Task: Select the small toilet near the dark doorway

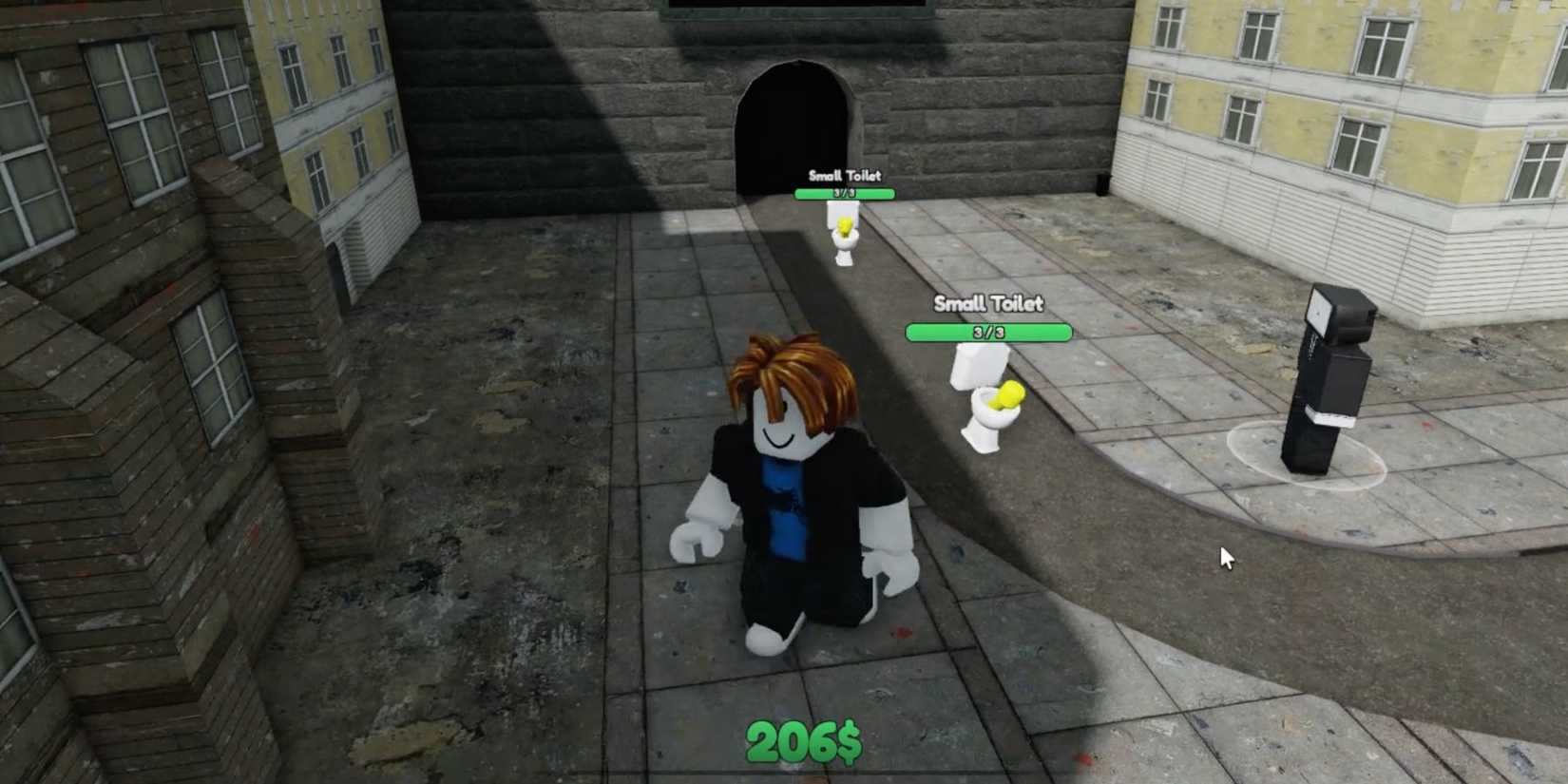Action: tap(845, 238)
